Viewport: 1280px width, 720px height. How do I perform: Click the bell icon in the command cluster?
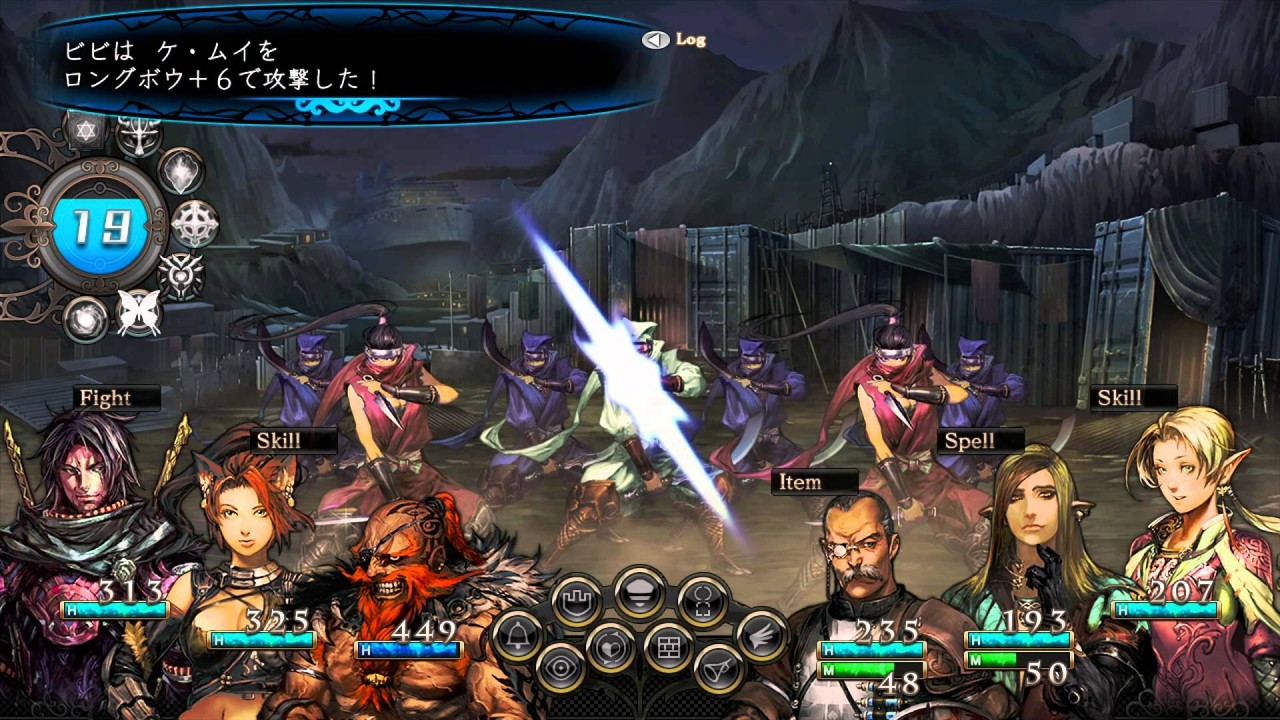516,636
